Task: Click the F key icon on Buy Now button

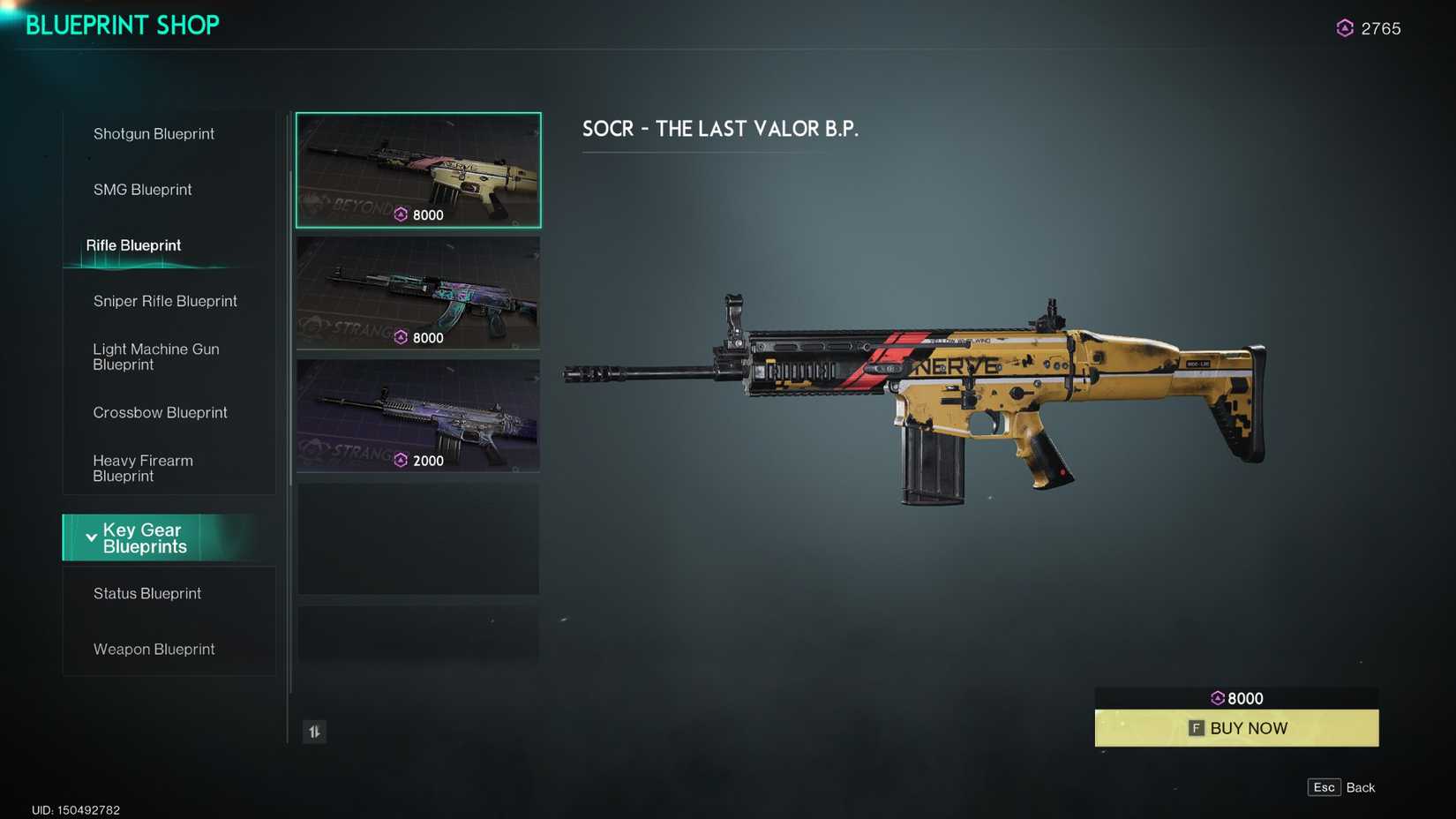Action: pos(1196,728)
